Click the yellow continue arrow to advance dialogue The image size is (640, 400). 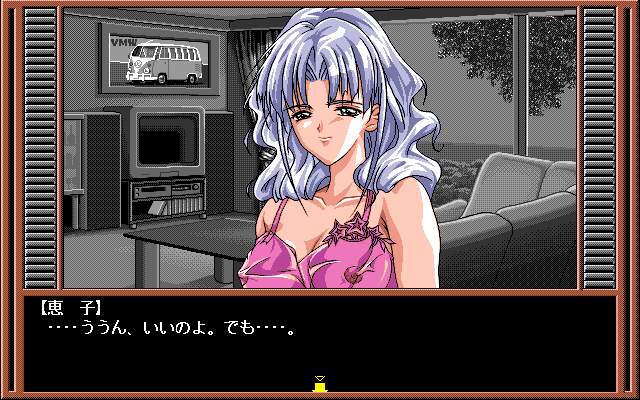tap(320, 383)
